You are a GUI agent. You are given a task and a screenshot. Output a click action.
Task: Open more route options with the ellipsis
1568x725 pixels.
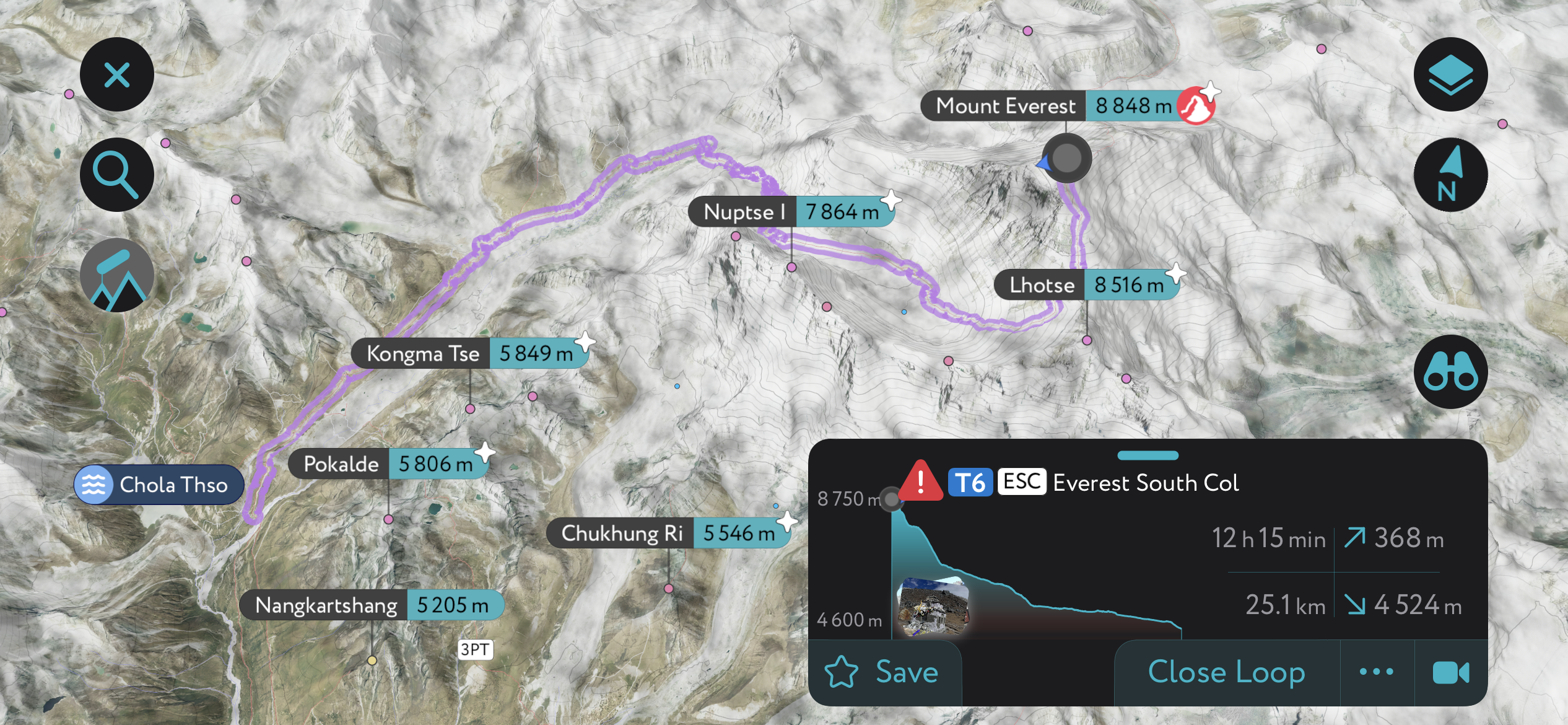tap(1376, 672)
